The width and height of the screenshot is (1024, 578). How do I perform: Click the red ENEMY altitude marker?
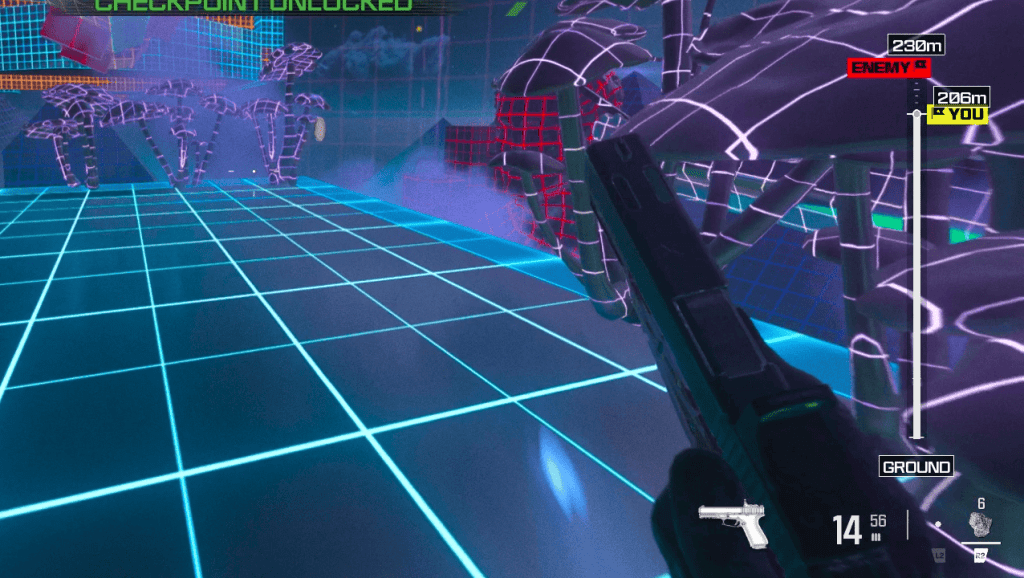click(x=889, y=68)
